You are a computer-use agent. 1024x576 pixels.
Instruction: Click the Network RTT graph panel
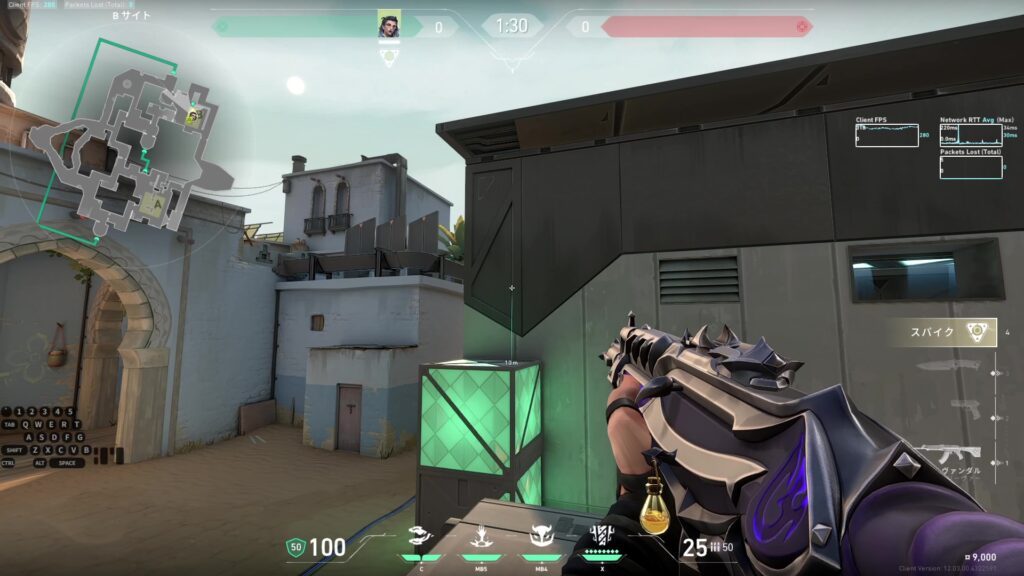(x=971, y=135)
